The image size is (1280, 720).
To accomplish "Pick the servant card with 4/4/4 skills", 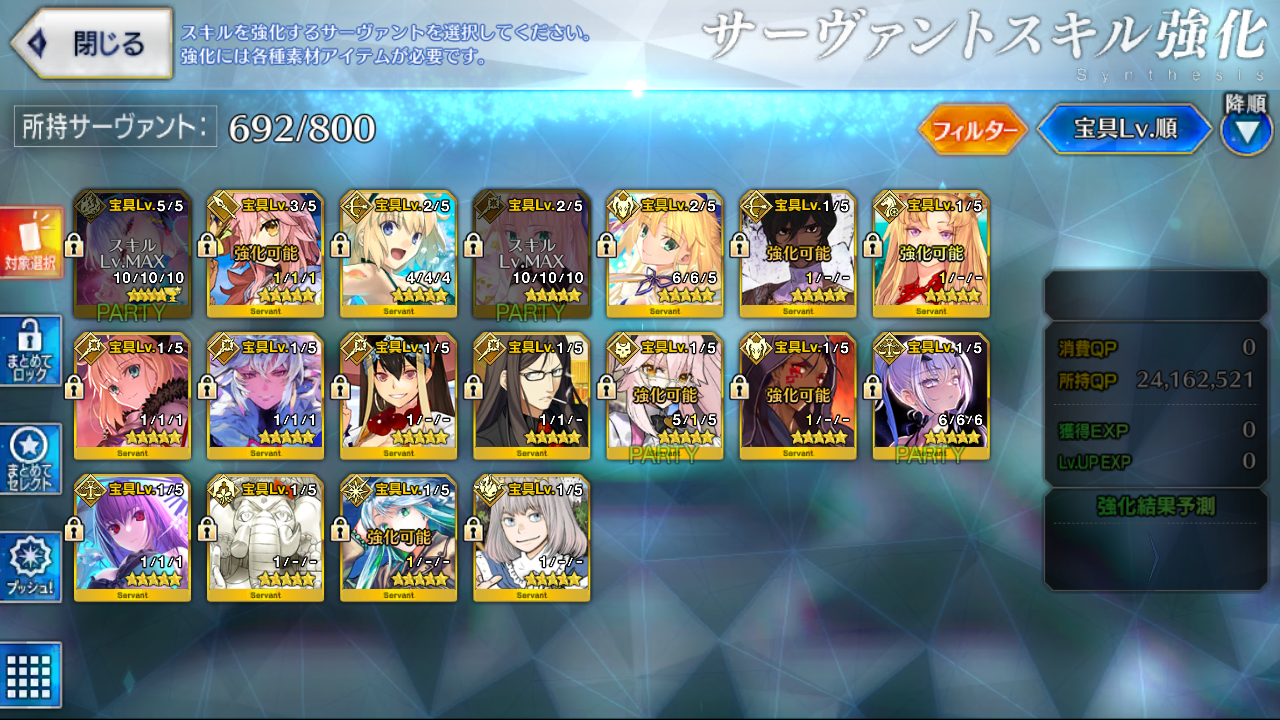I will [x=399, y=254].
